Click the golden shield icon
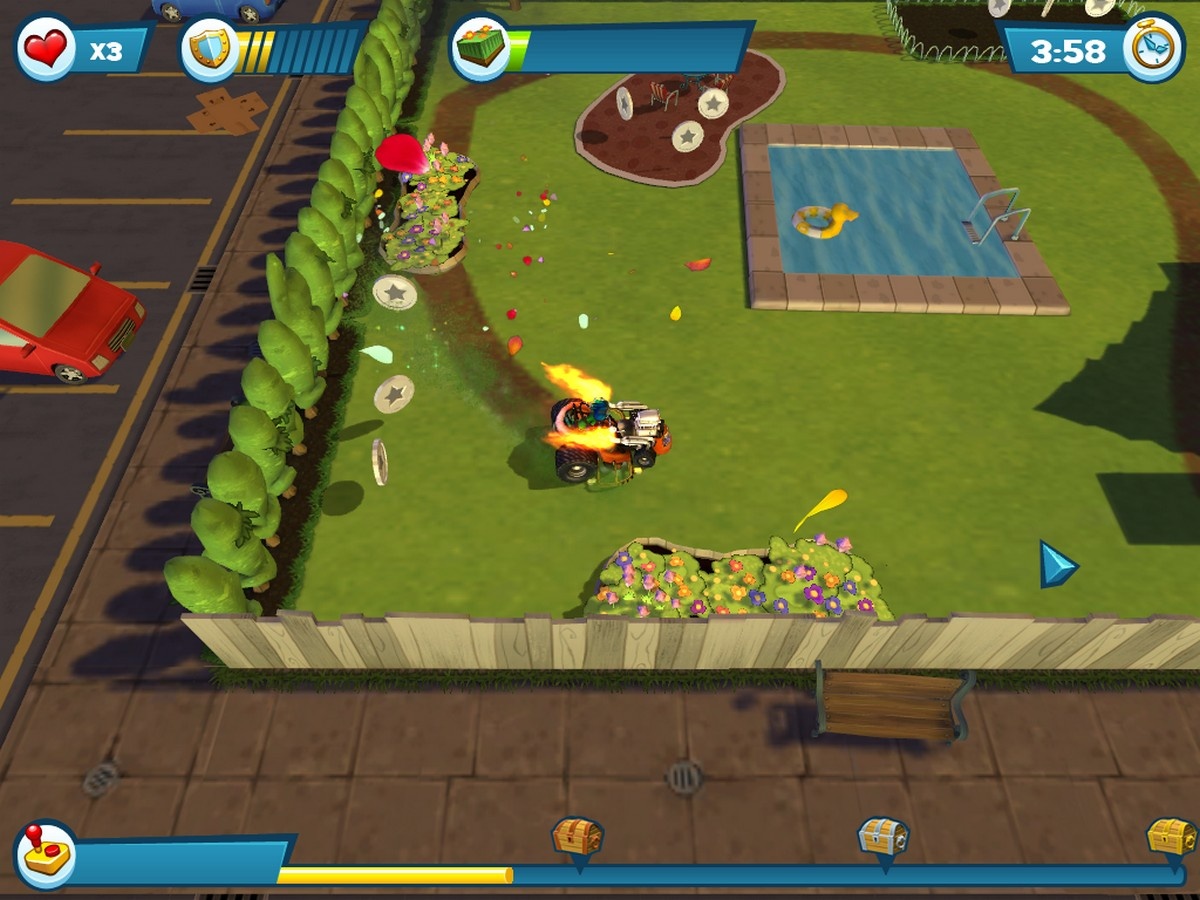 209,49
